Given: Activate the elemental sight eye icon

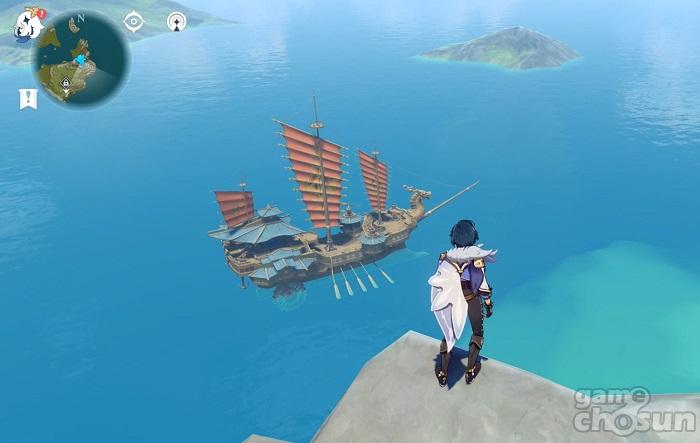Looking at the screenshot, I should point(133,21).
